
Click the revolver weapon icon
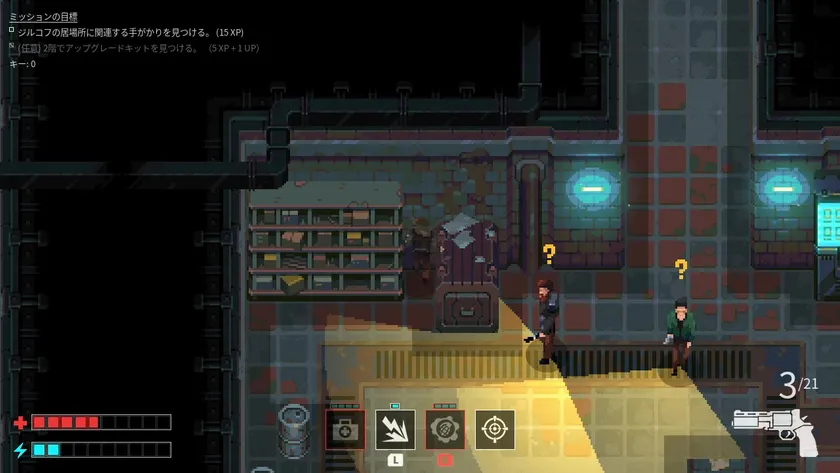[773, 428]
